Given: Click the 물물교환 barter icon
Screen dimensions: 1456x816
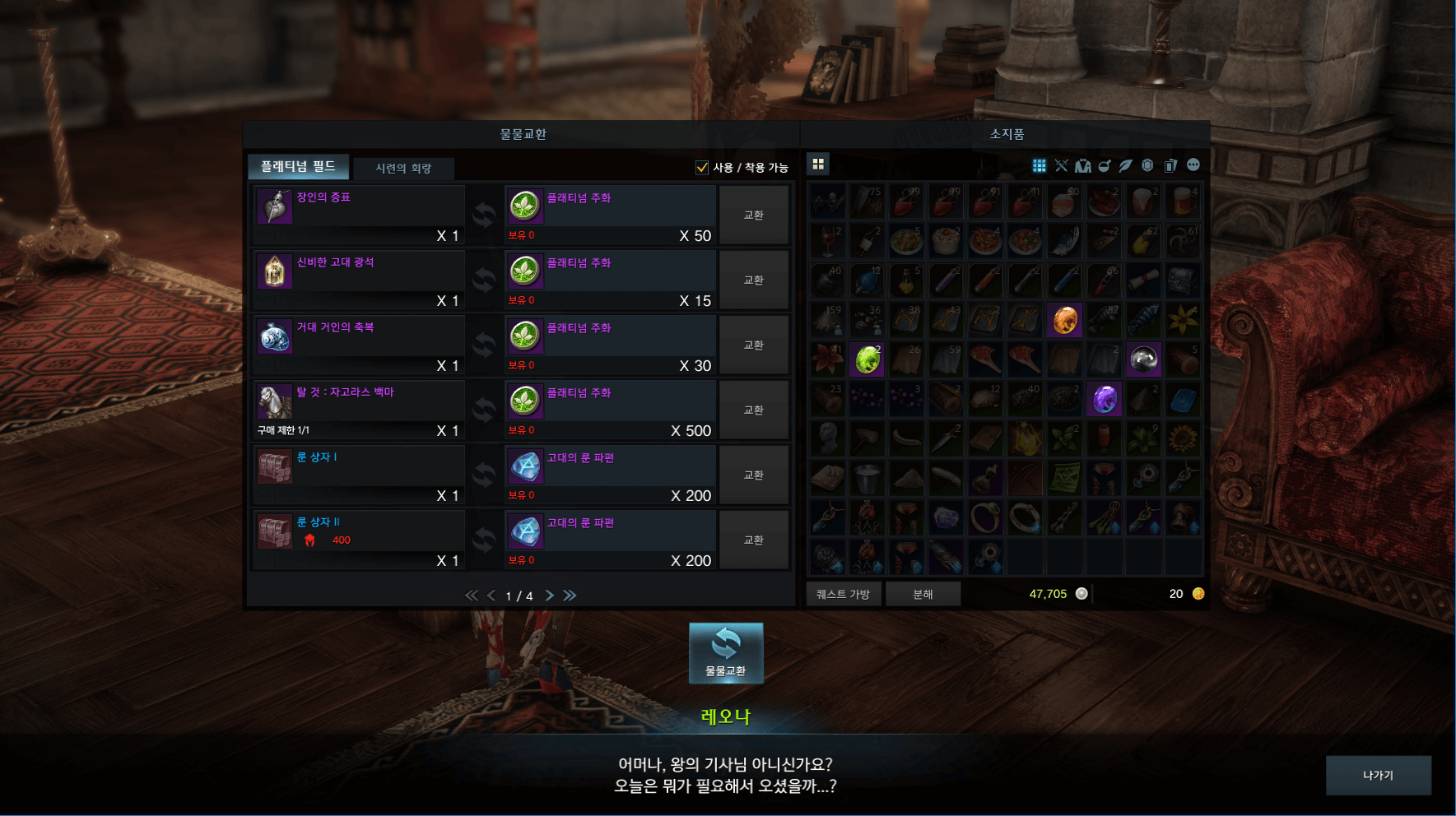Looking at the screenshot, I should tap(726, 653).
